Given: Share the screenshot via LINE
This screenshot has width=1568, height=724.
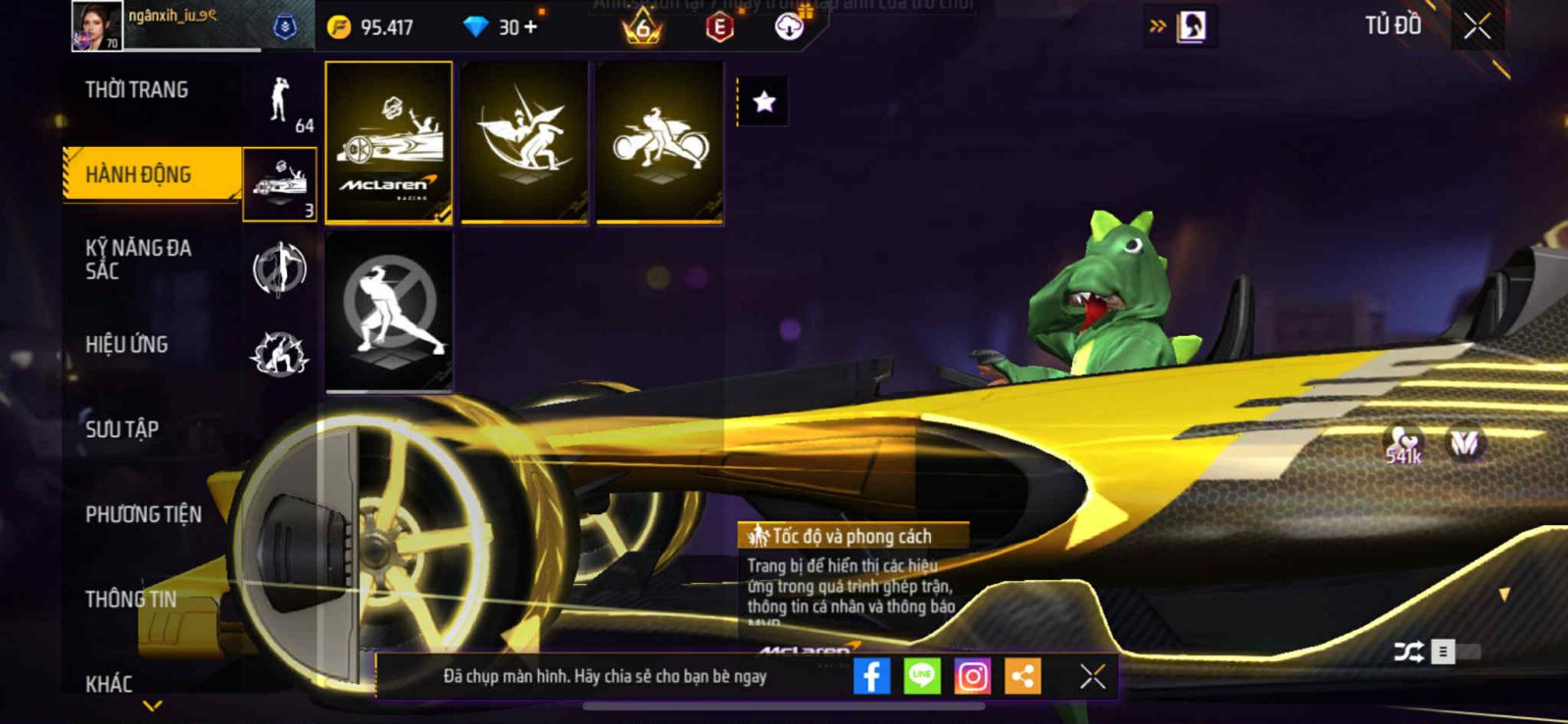Looking at the screenshot, I should 921,676.
